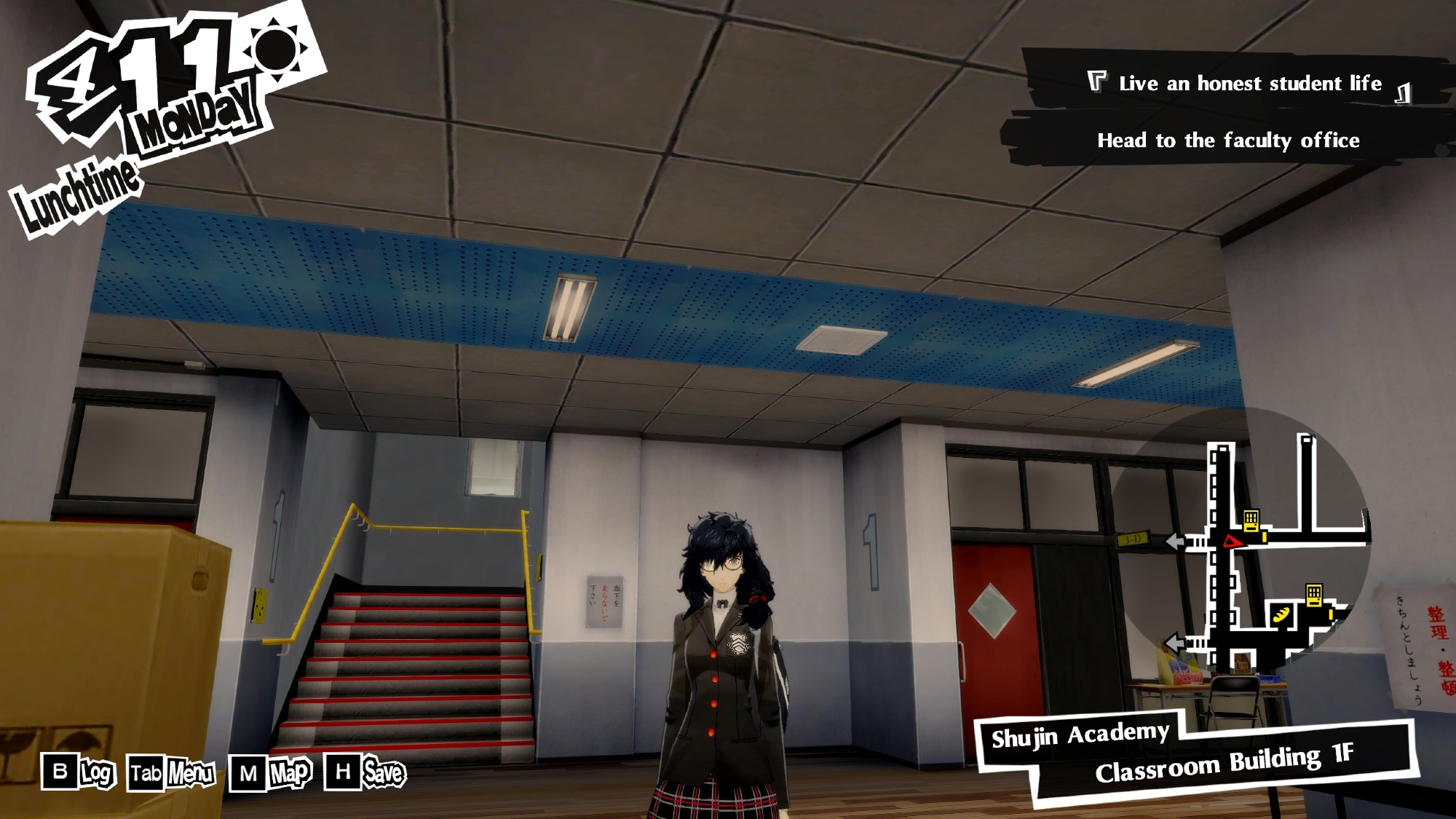Open the Log button
Viewport: 1456px width, 819px height.
point(79,772)
